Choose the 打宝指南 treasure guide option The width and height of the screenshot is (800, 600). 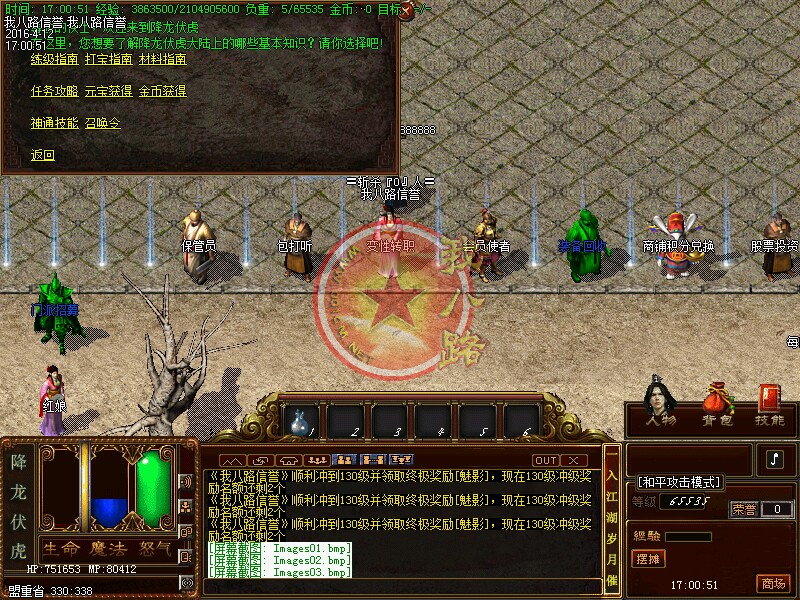[x=108, y=59]
